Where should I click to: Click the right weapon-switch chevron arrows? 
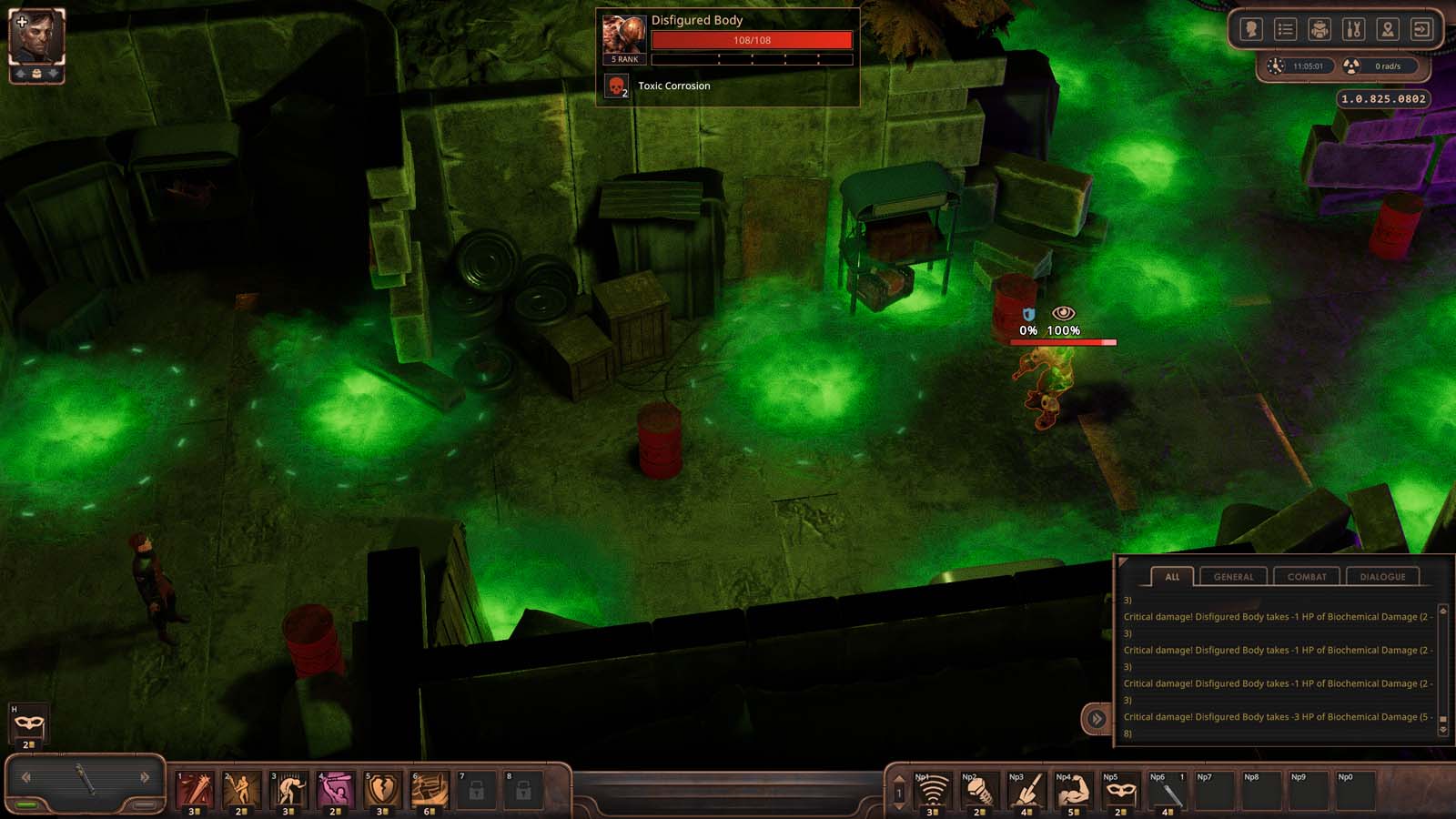(146, 777)
